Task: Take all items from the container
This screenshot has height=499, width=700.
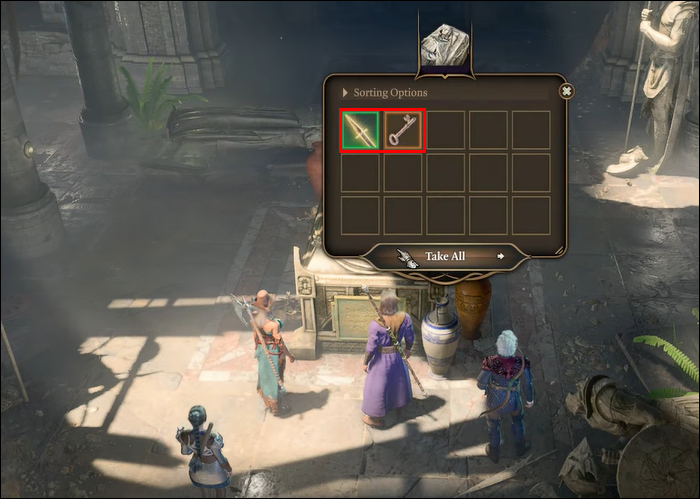Action: click(x=445, y=256)
